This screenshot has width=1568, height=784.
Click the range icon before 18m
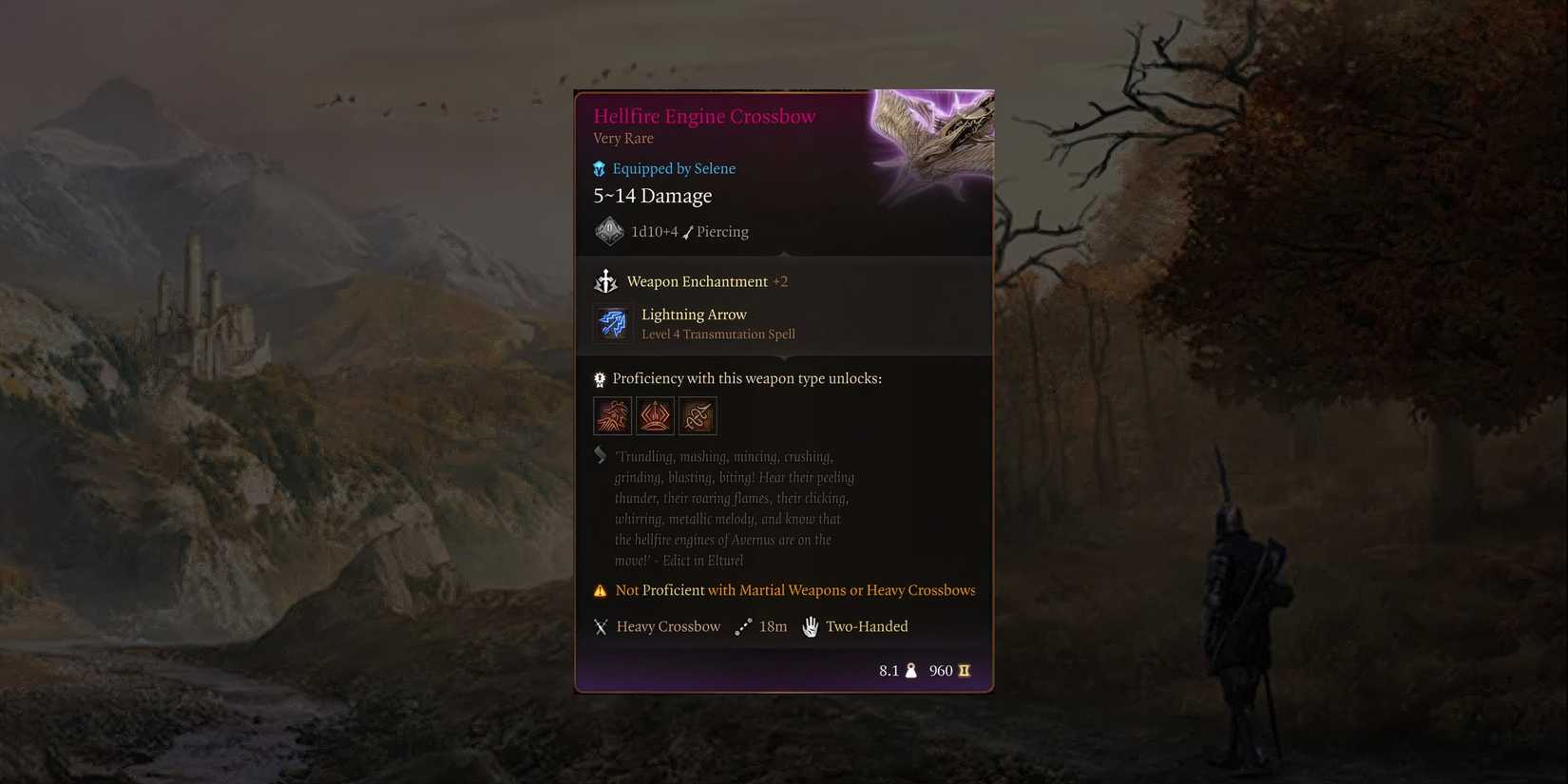[x=742, y=626]
